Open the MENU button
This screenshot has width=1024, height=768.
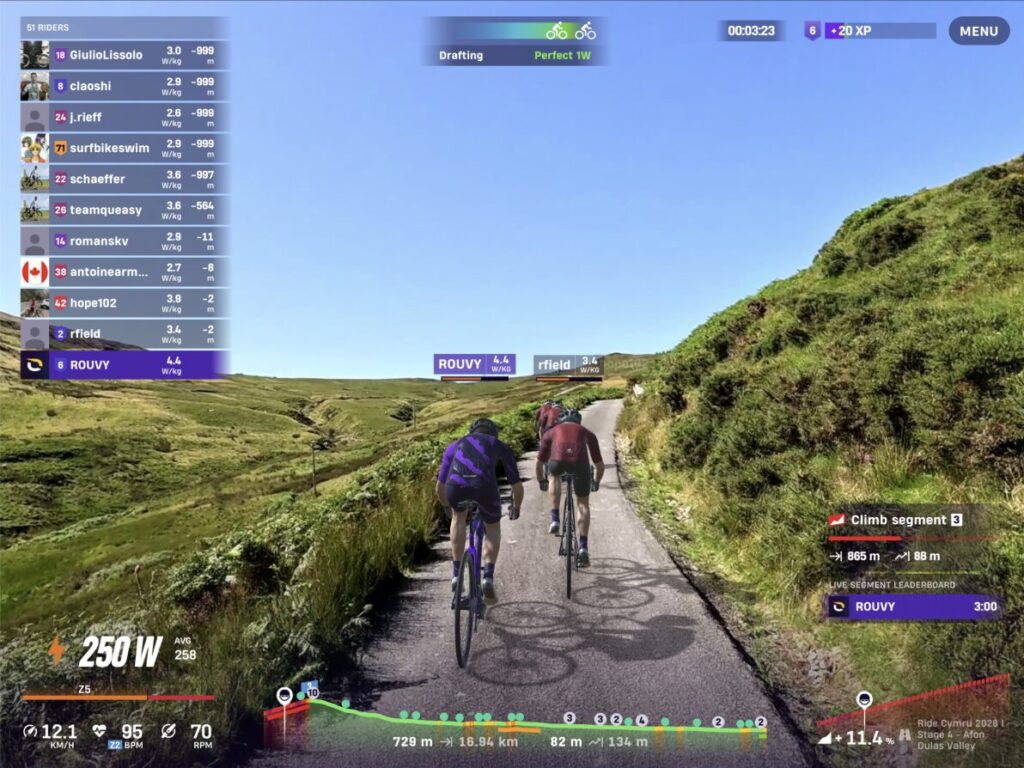pyautogui.click(x=978, y=31)
